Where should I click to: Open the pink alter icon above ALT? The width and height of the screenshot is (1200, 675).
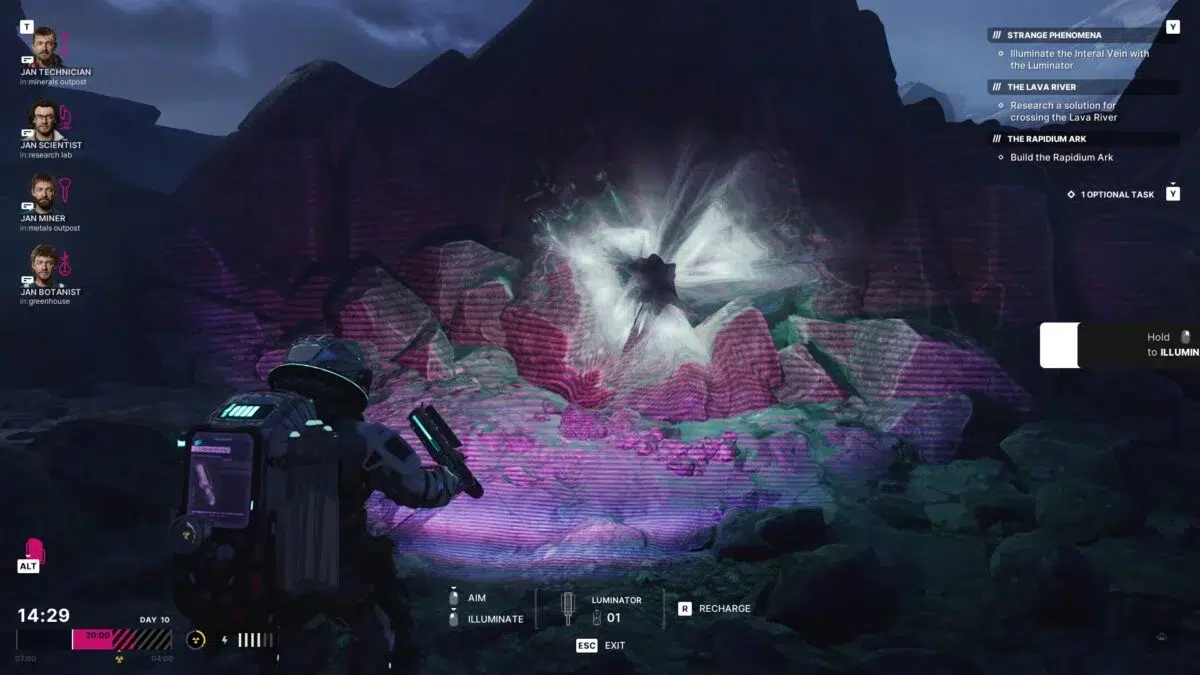tap(34, 550)
